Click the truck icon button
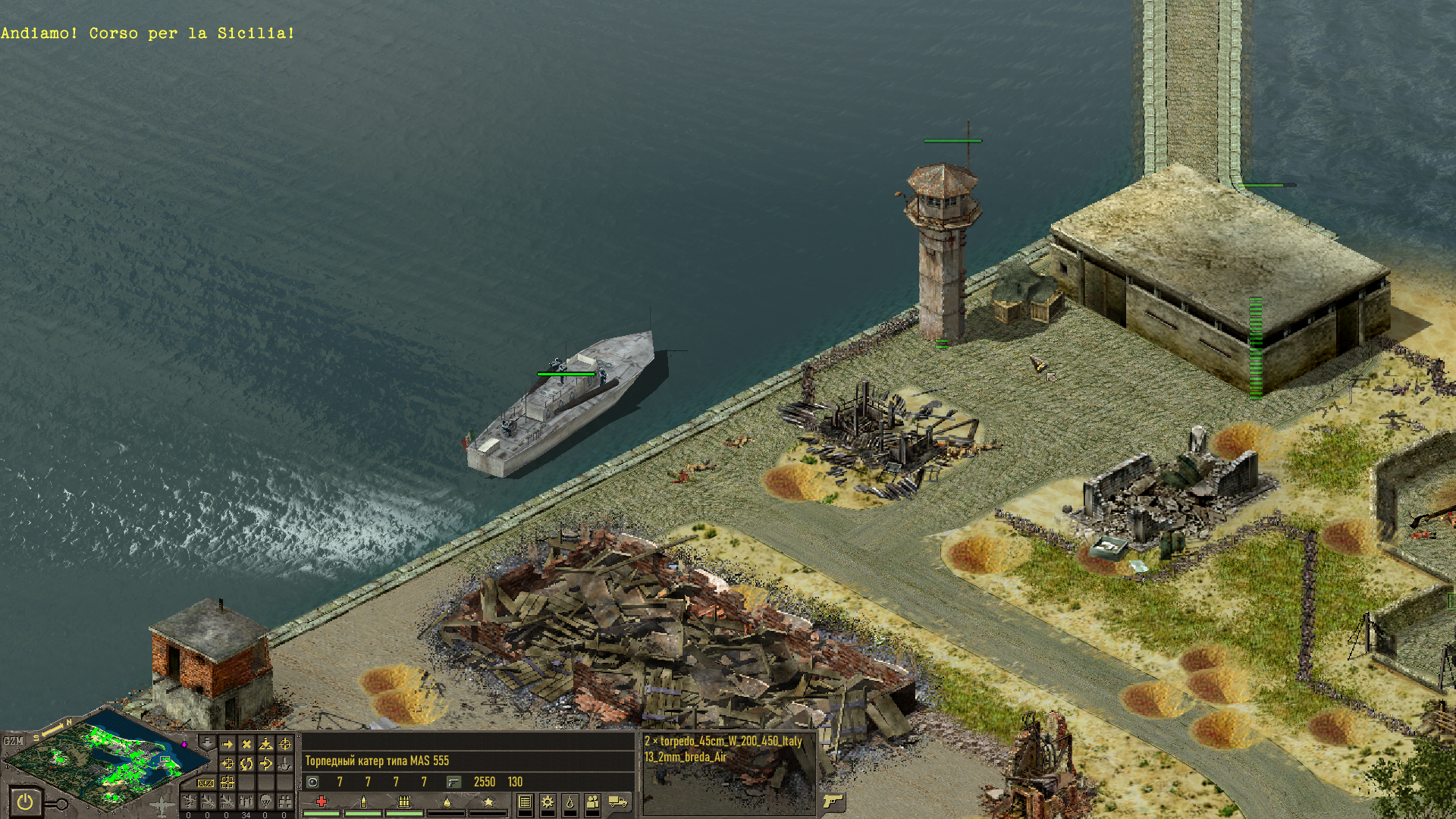1456x819 pixels. (x=618, y=802)
